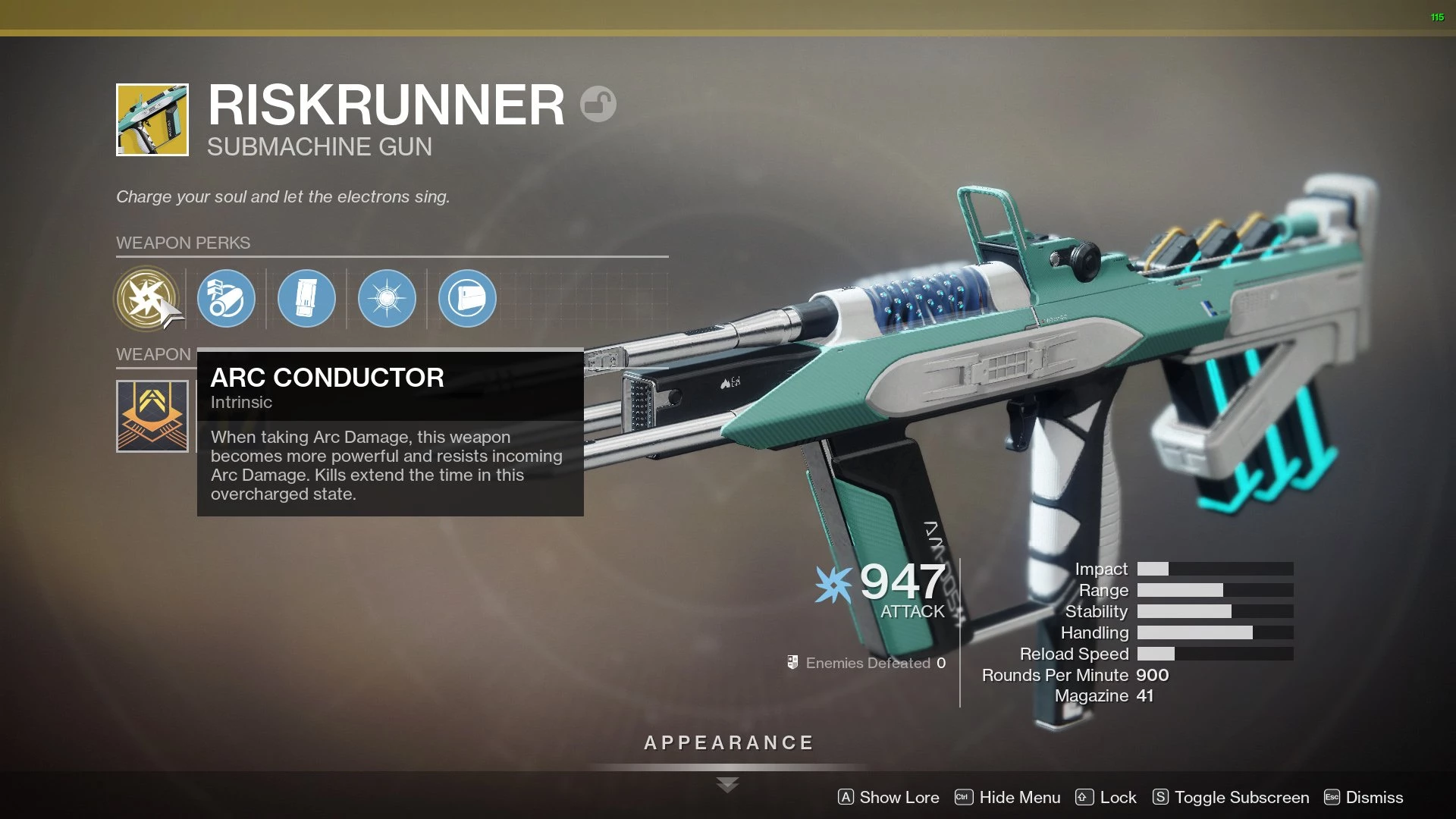Viewport: 1456px width, 819px height.
Task: Expand the Appearance section
Action: pyautogui.click(x=728, y=743)
